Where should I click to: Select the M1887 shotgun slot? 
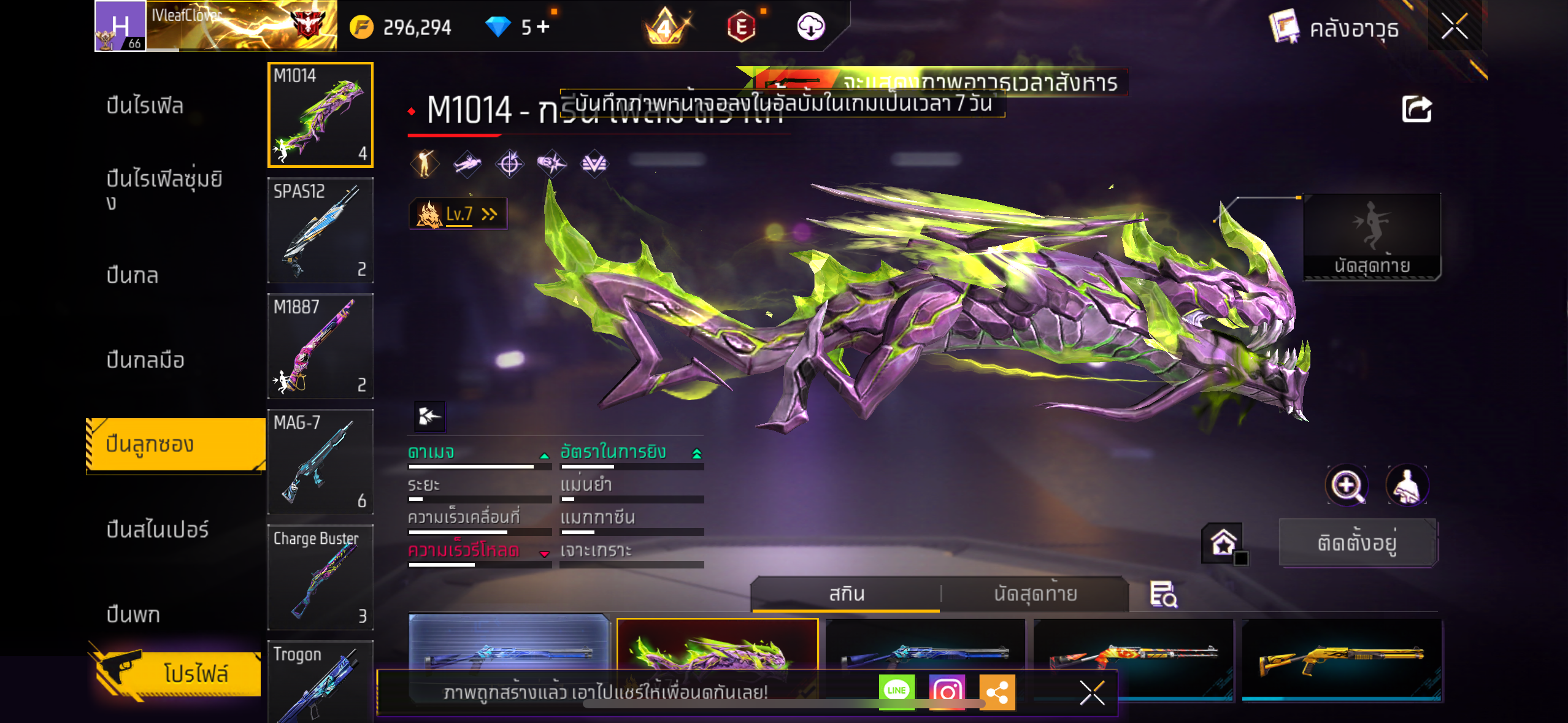click(x=320, y=346)
